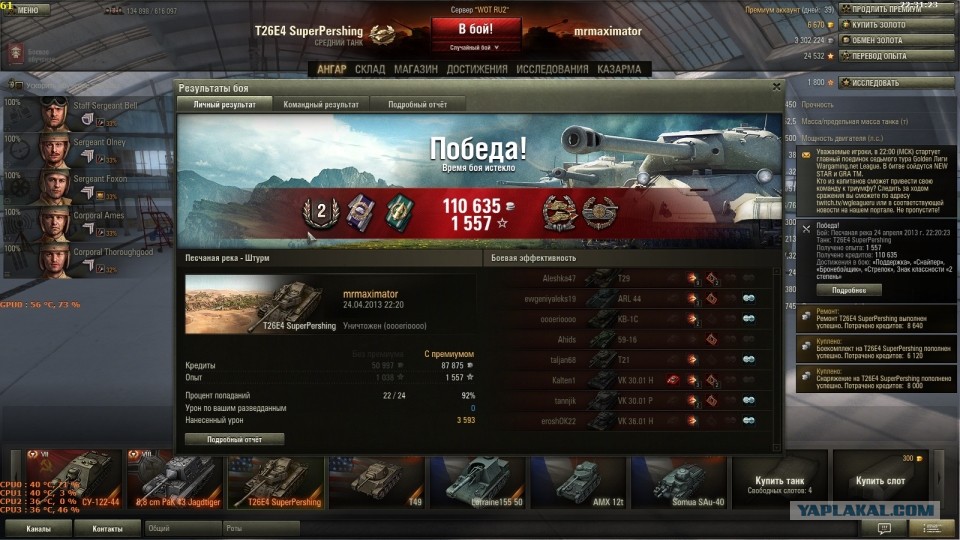The height and width of the screenshot is (540, 960).
Task: Open the Меню button
Action: (x=25, y=10)
